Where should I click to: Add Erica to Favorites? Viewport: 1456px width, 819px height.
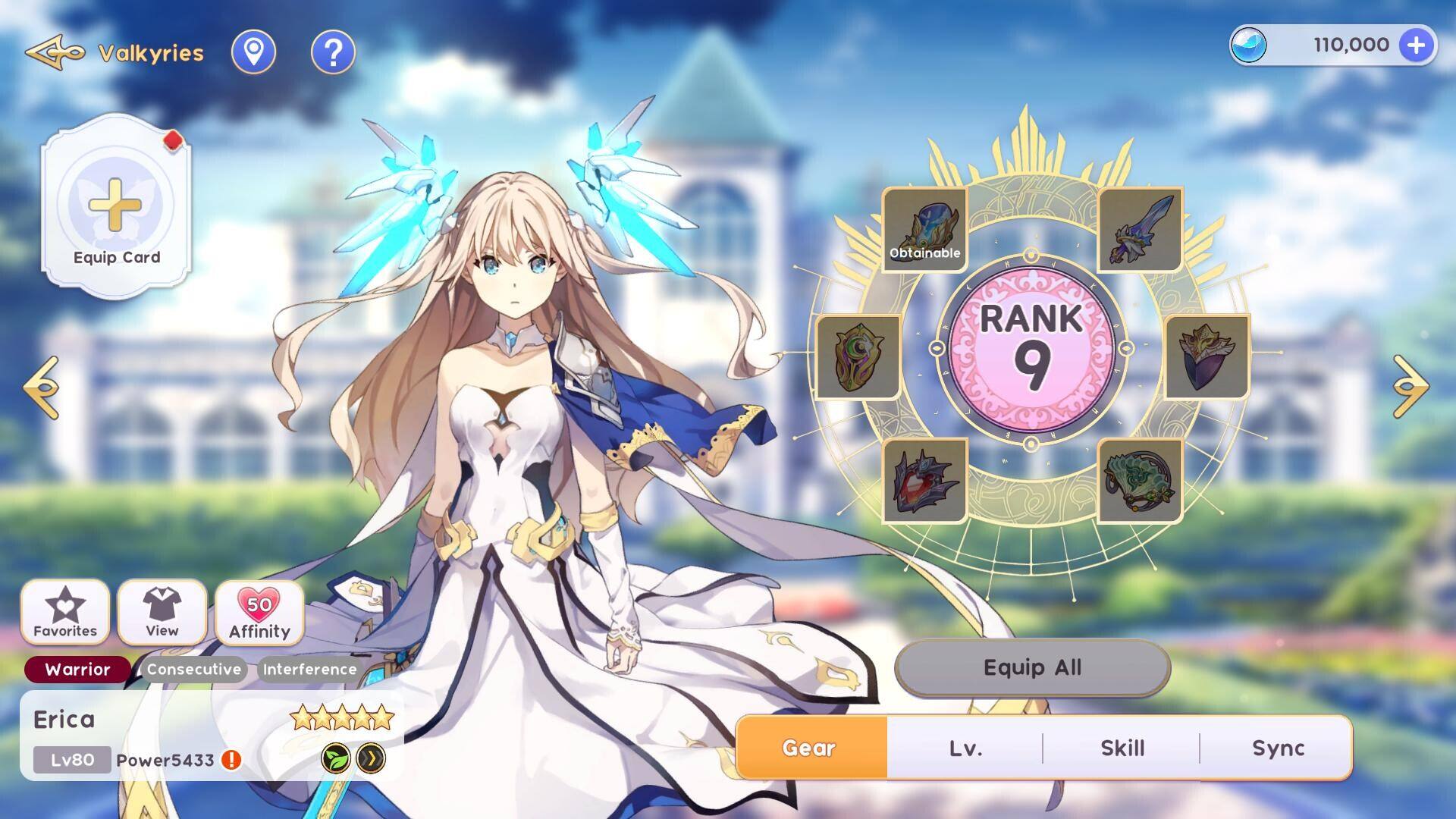(65, 612)
